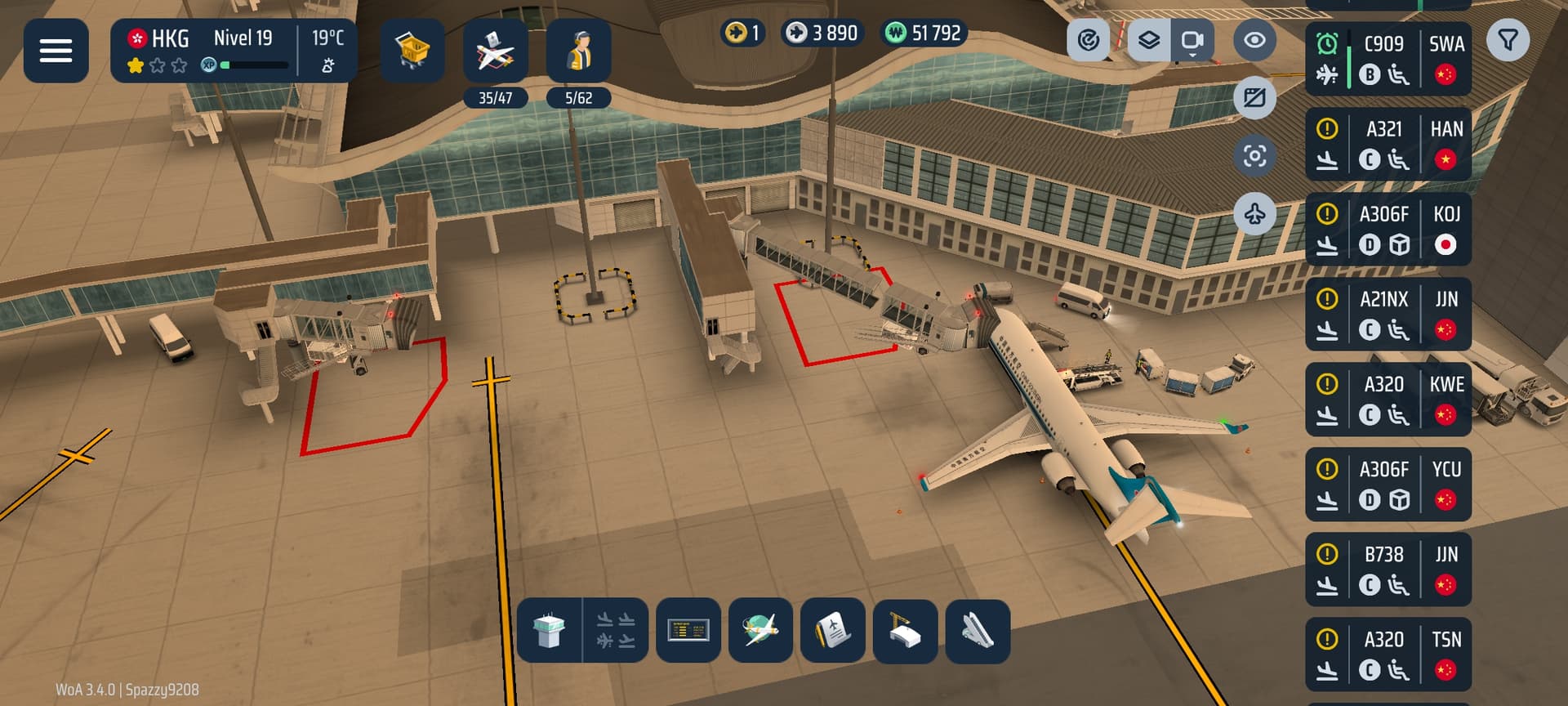
Task: Open the globe destinations map
Action: (760, 631)
